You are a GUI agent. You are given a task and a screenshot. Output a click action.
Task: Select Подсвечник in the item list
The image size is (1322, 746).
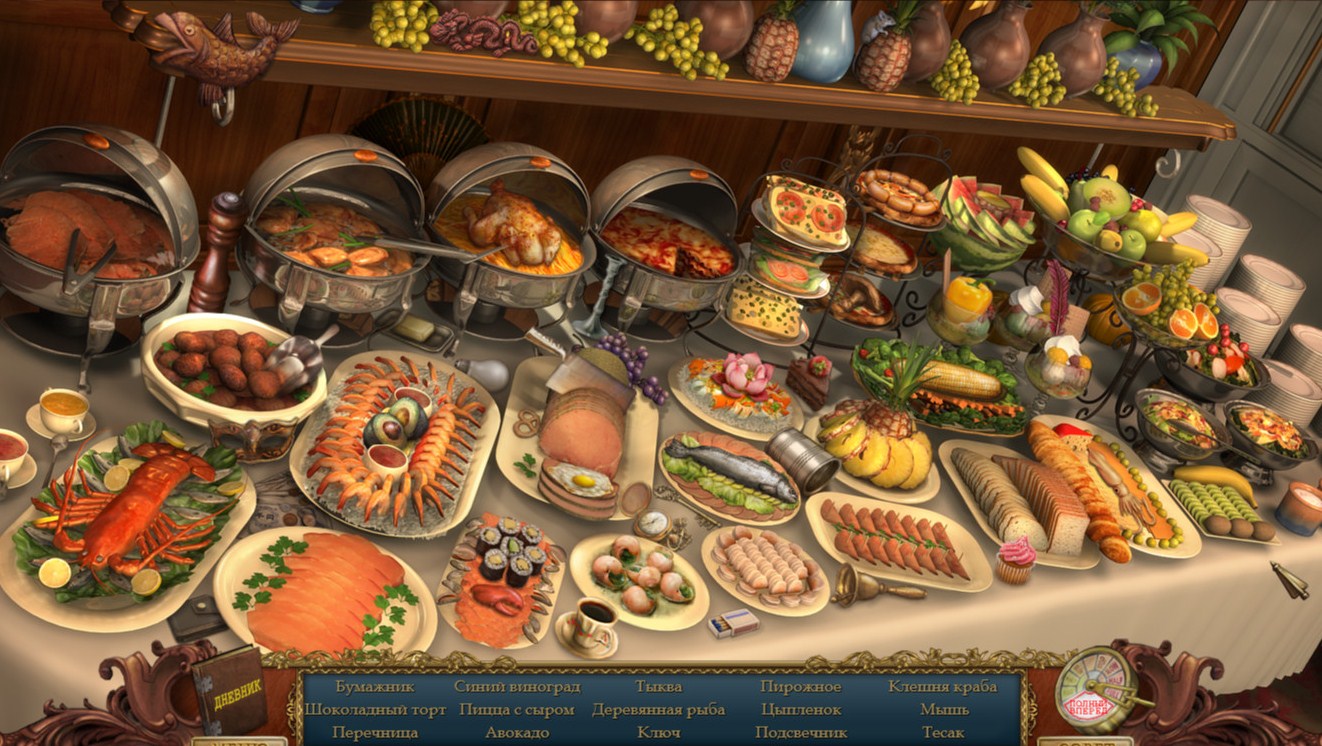(x=801, y=733)
